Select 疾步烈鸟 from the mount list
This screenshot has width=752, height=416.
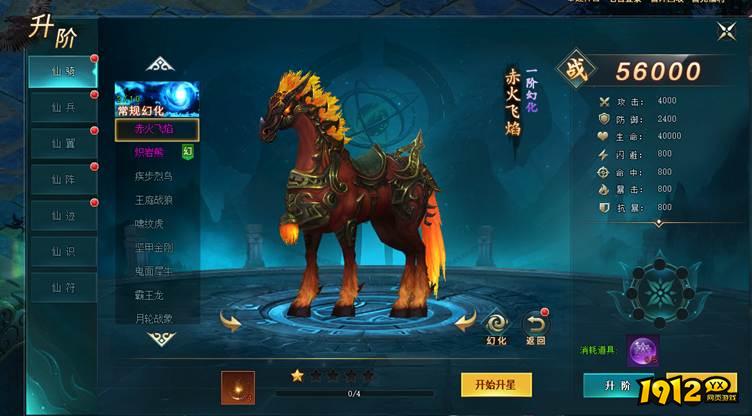[154, 175]
